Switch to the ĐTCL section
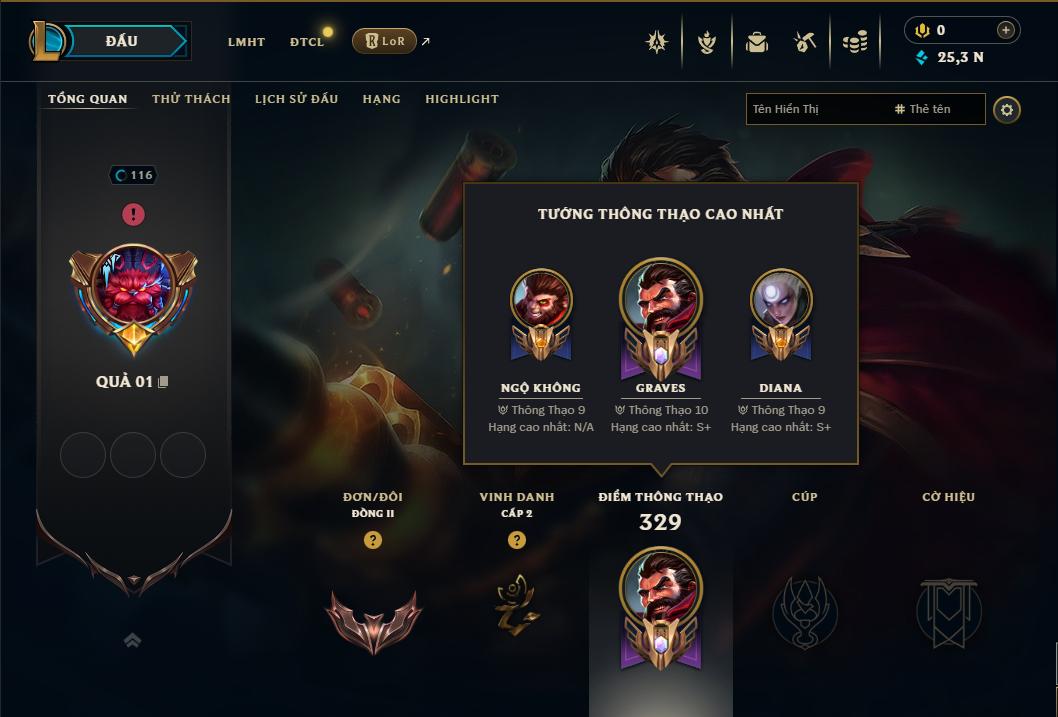 (307, 42)
